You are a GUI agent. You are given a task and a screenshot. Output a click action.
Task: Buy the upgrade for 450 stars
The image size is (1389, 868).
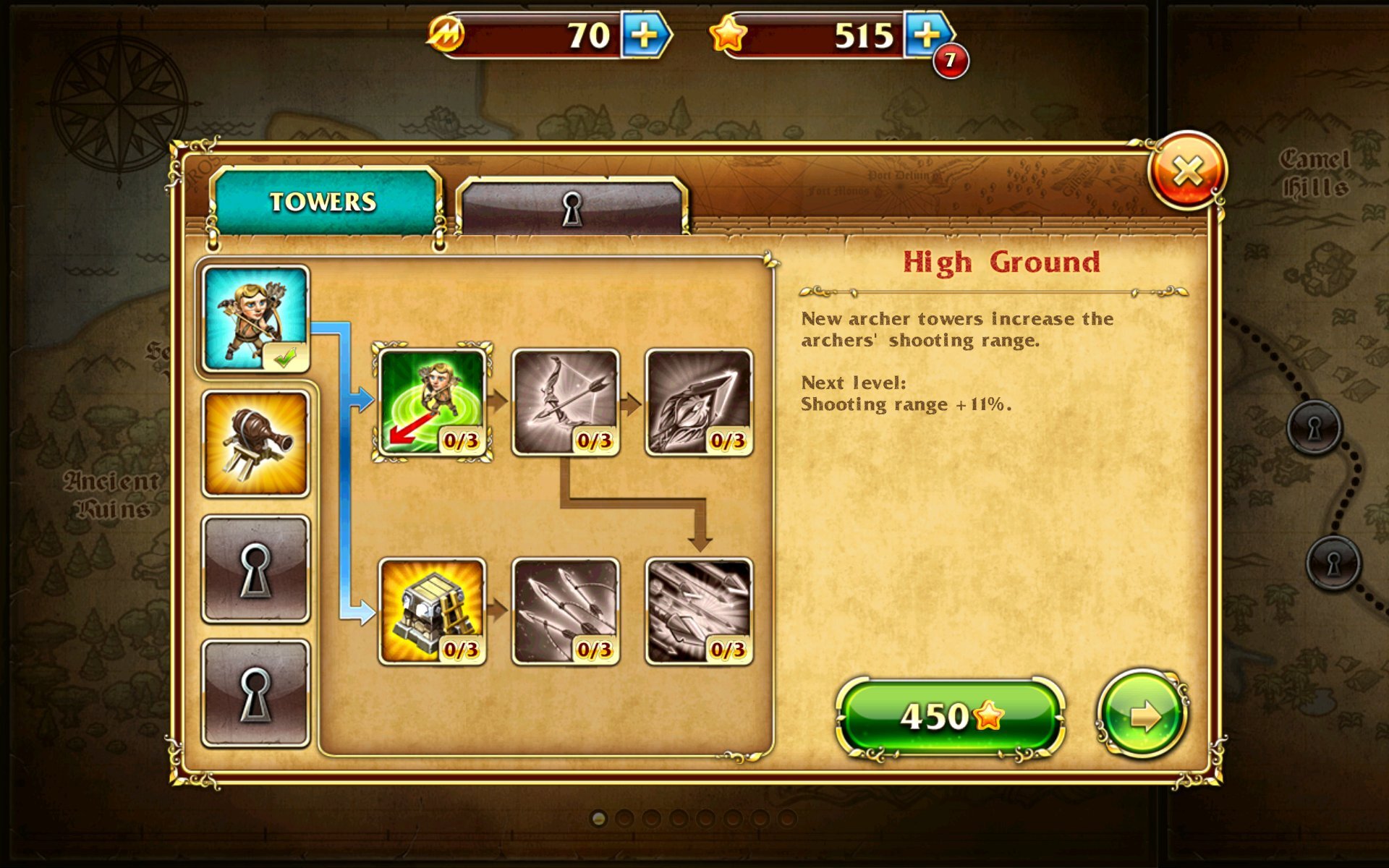(950, 716)
